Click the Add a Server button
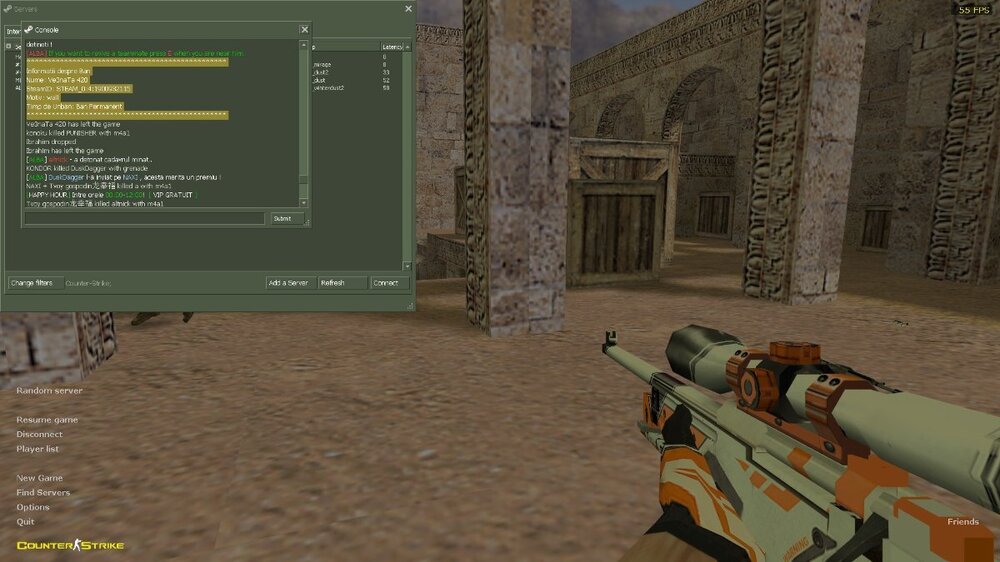 [x=288, y=283]
